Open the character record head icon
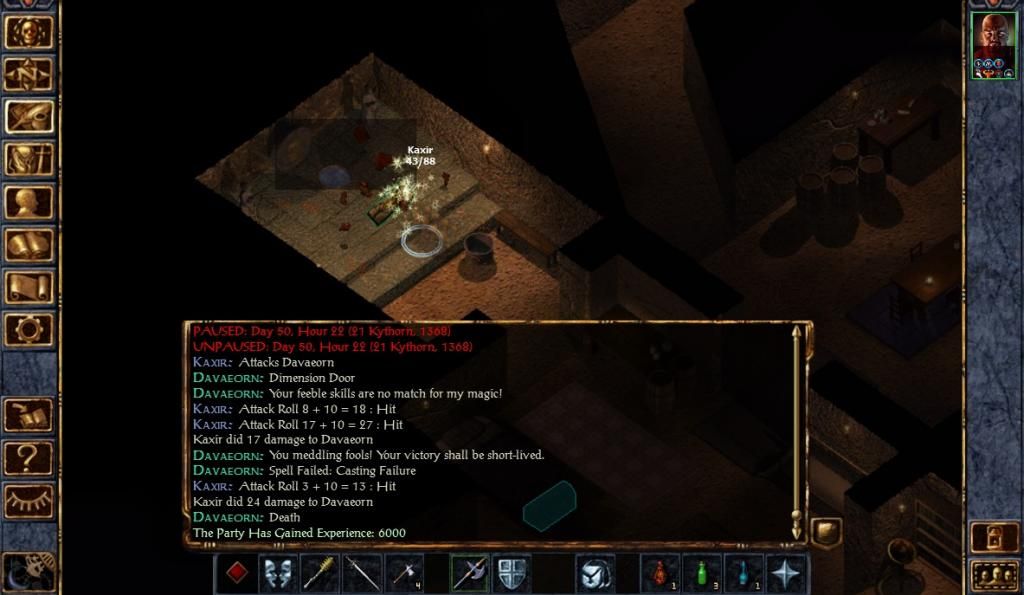 pos(29,202)
